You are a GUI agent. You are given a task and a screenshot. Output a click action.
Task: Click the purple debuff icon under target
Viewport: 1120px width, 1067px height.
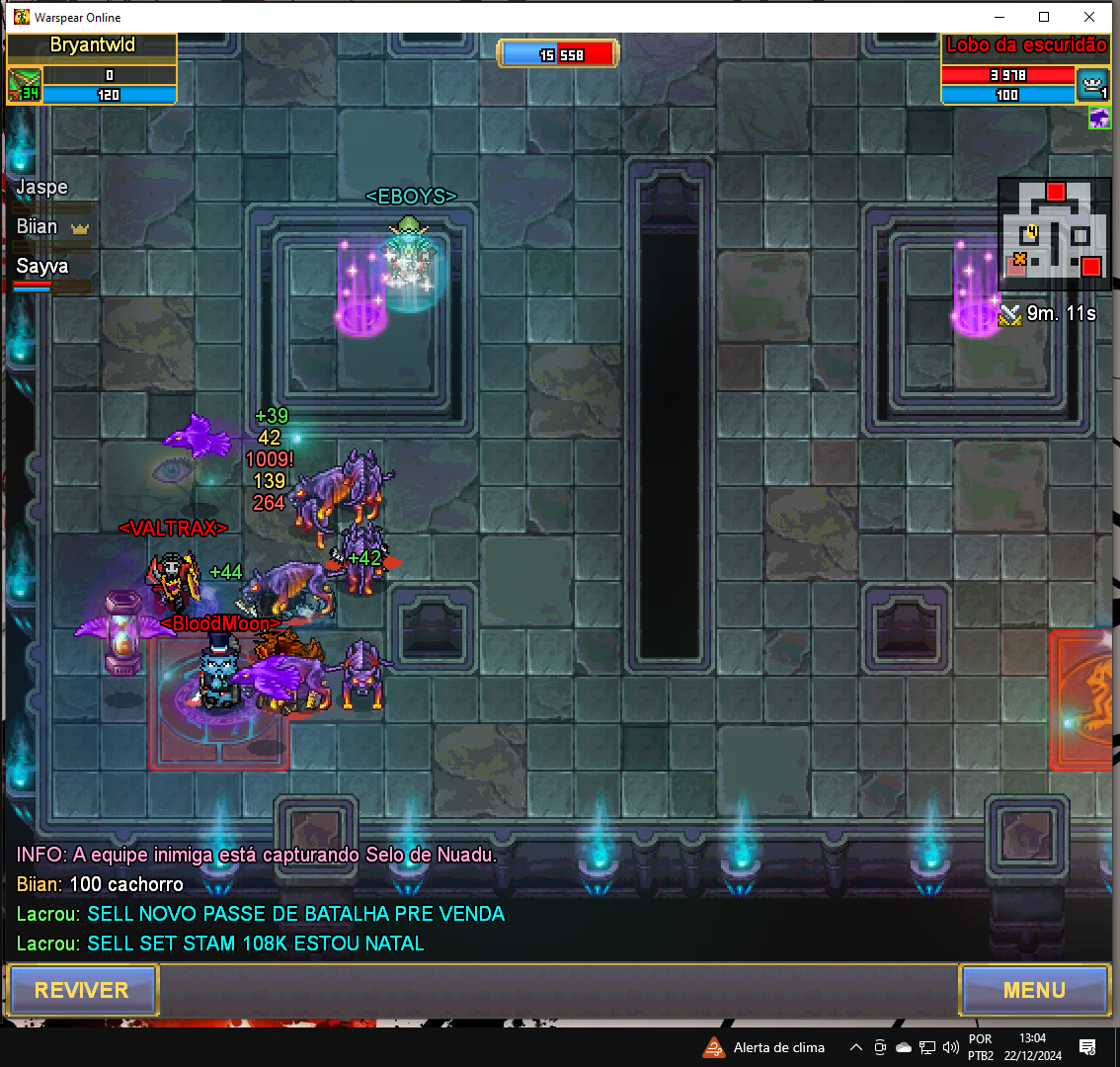click(x=1099, y=119)
